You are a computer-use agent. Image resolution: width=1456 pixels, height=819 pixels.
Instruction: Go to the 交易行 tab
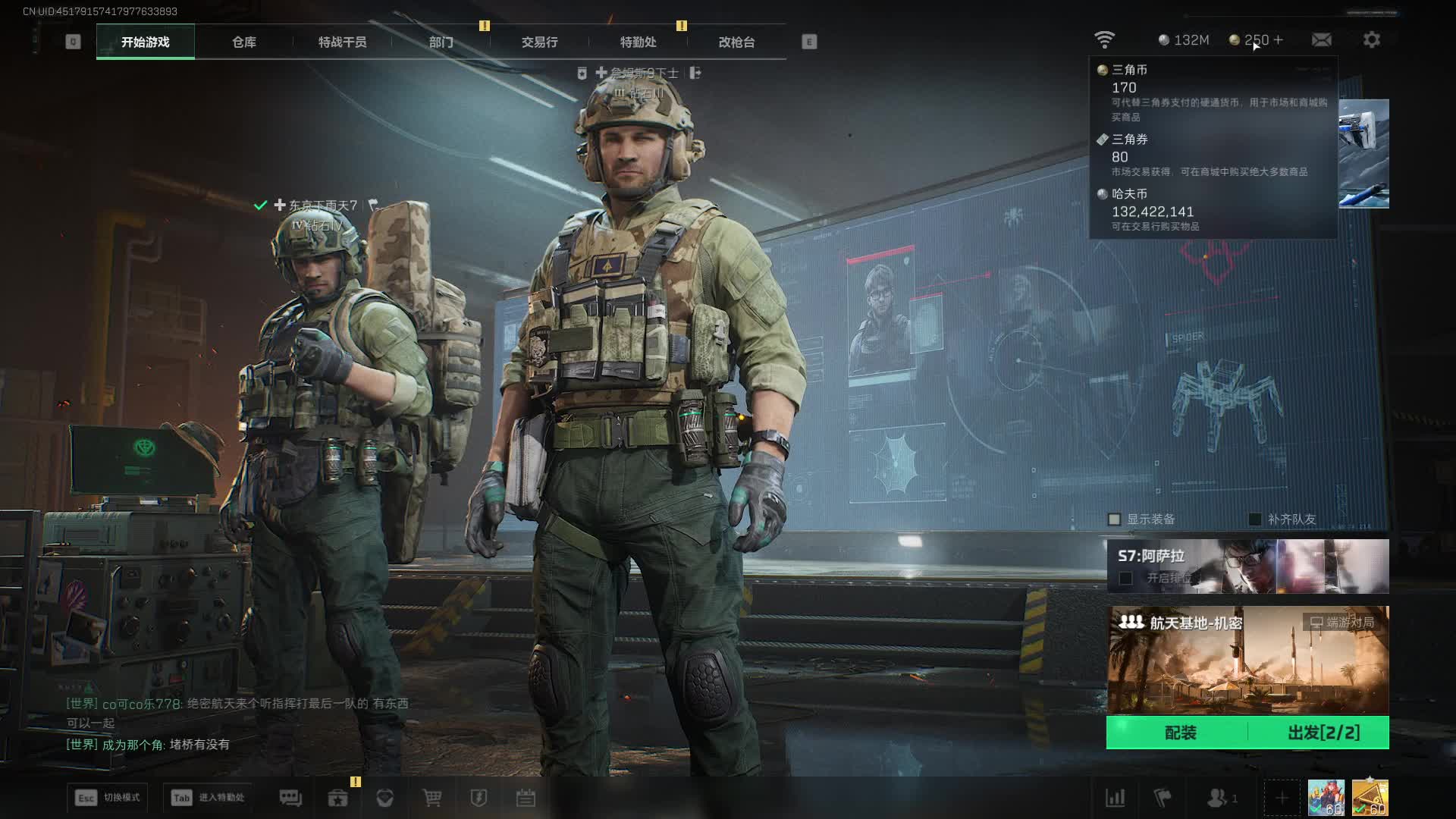coord(539,42)
